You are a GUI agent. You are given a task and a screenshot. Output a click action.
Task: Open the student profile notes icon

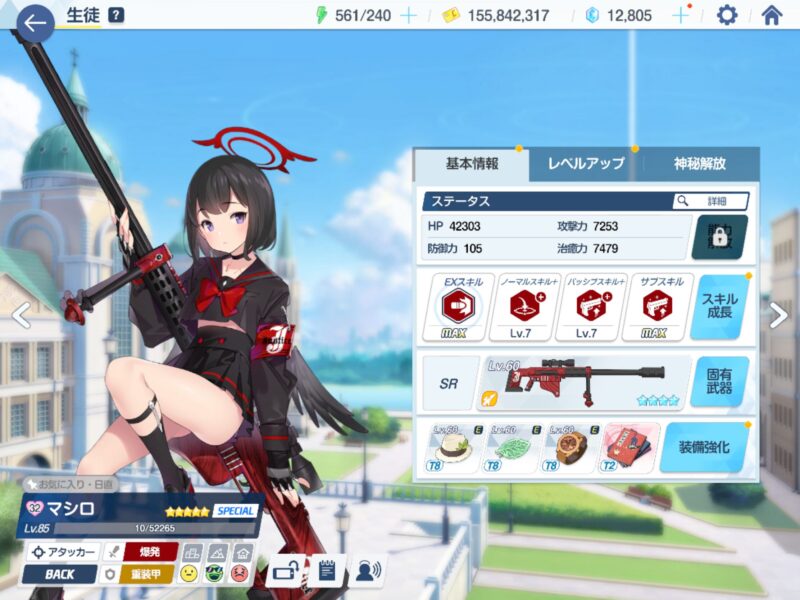[x=325, y=571]
